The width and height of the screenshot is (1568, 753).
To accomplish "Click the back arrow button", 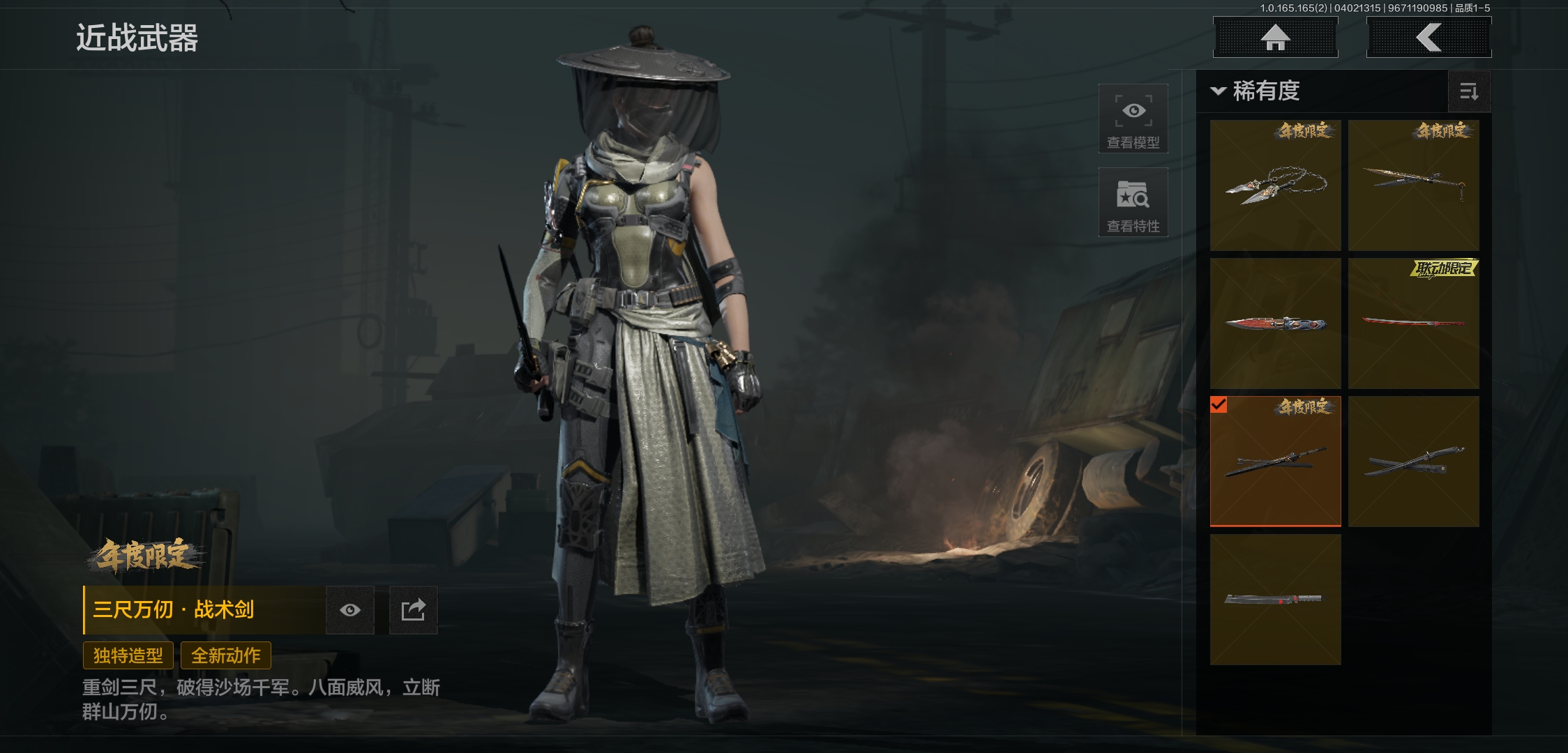I will coord(1428,37).
